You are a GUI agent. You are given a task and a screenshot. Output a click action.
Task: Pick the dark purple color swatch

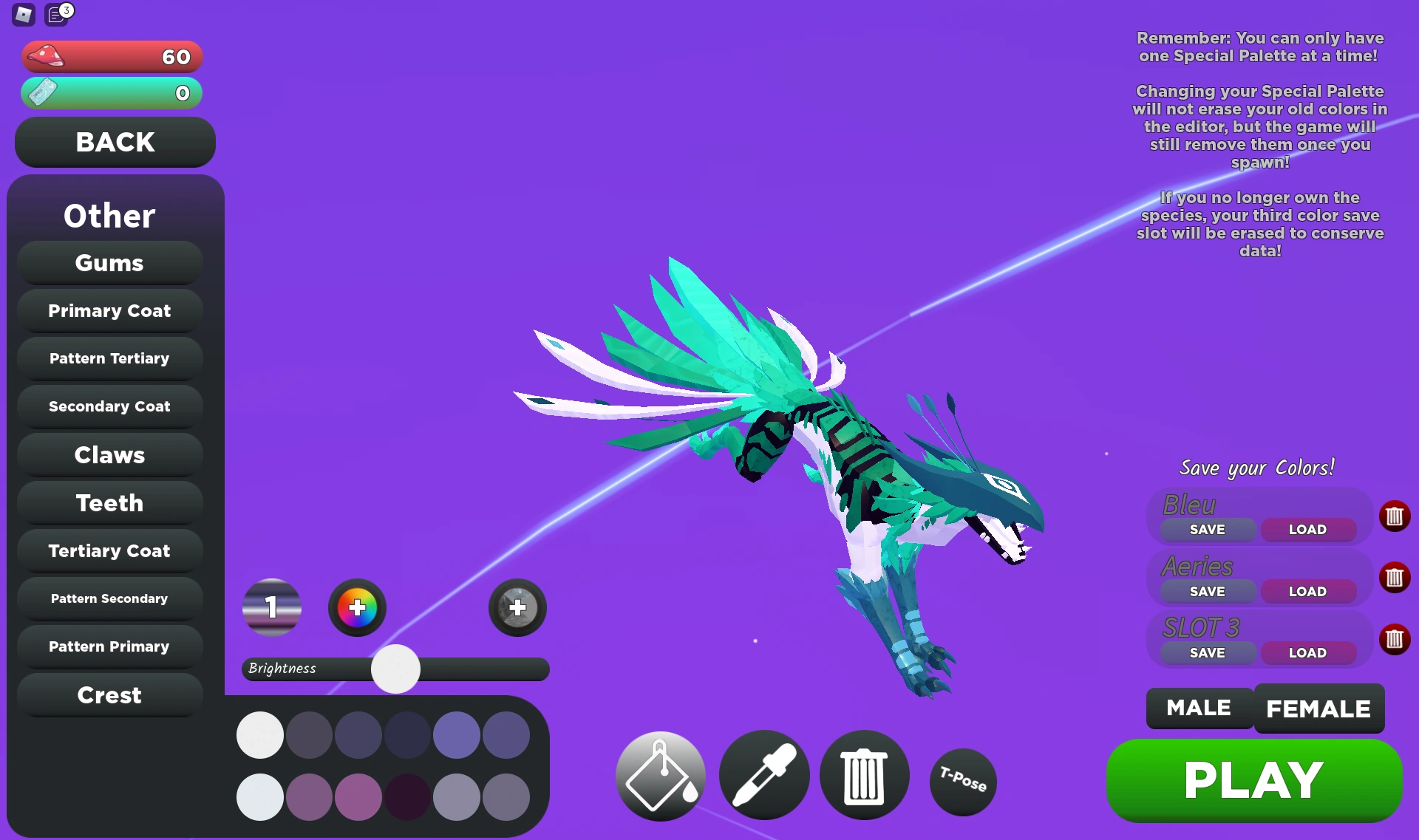tap(407, 798)
